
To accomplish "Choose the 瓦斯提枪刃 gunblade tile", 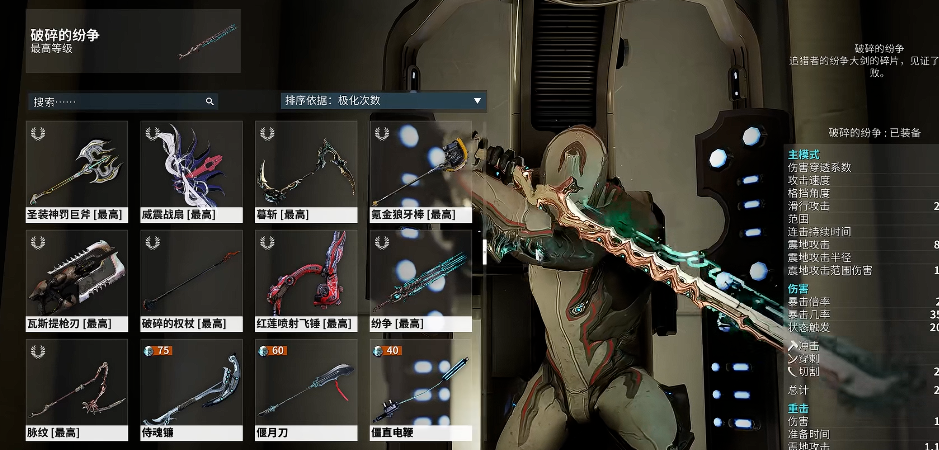I will pos(77,280).
